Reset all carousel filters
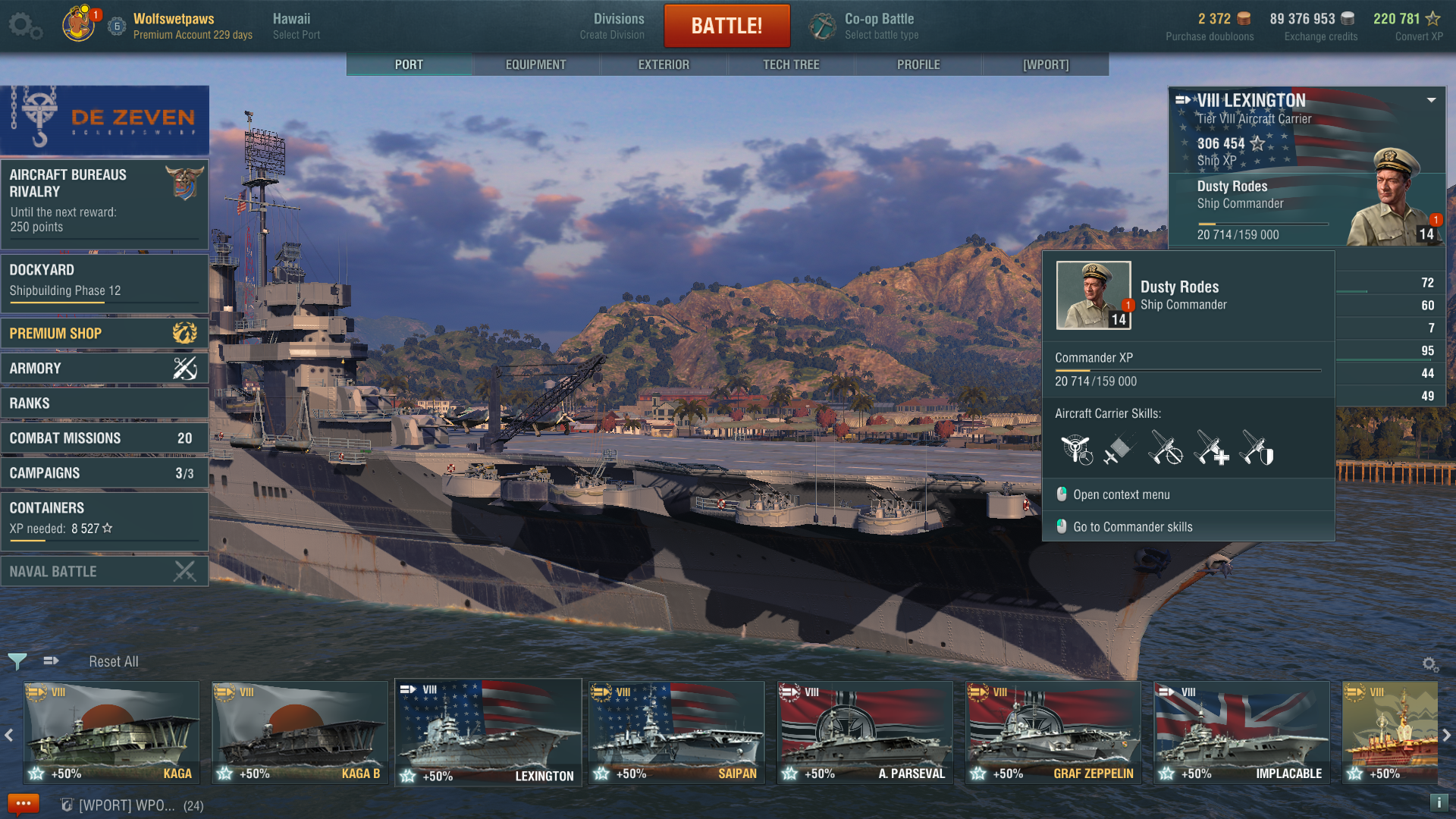Image resolution: width=1456 pixels, height=819 pixels. (x=114, y=661)
